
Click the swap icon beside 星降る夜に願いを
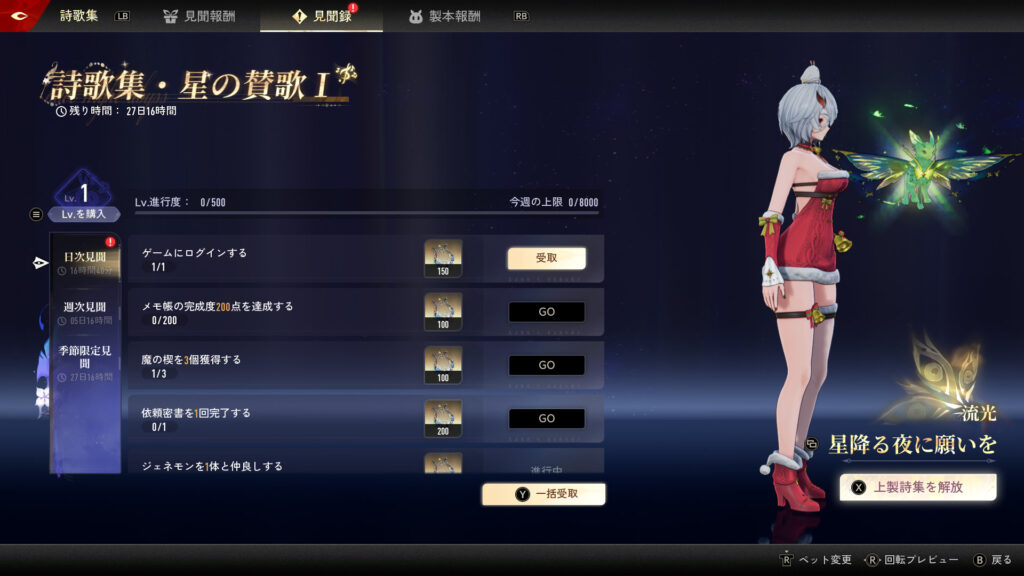pyautogui.click(x=812, y=445)
